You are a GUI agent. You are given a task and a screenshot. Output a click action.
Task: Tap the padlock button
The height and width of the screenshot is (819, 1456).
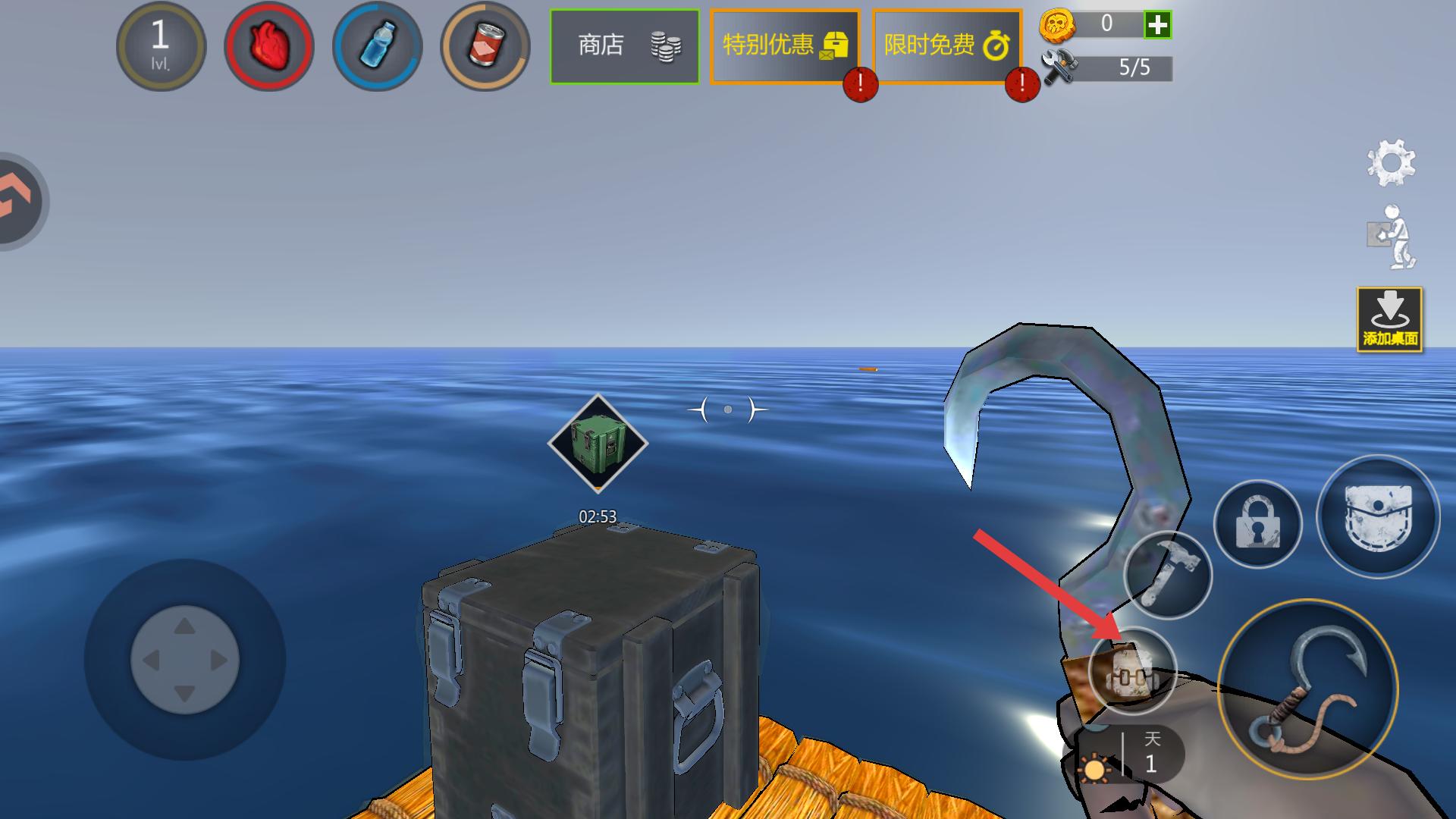(1257, 523)
